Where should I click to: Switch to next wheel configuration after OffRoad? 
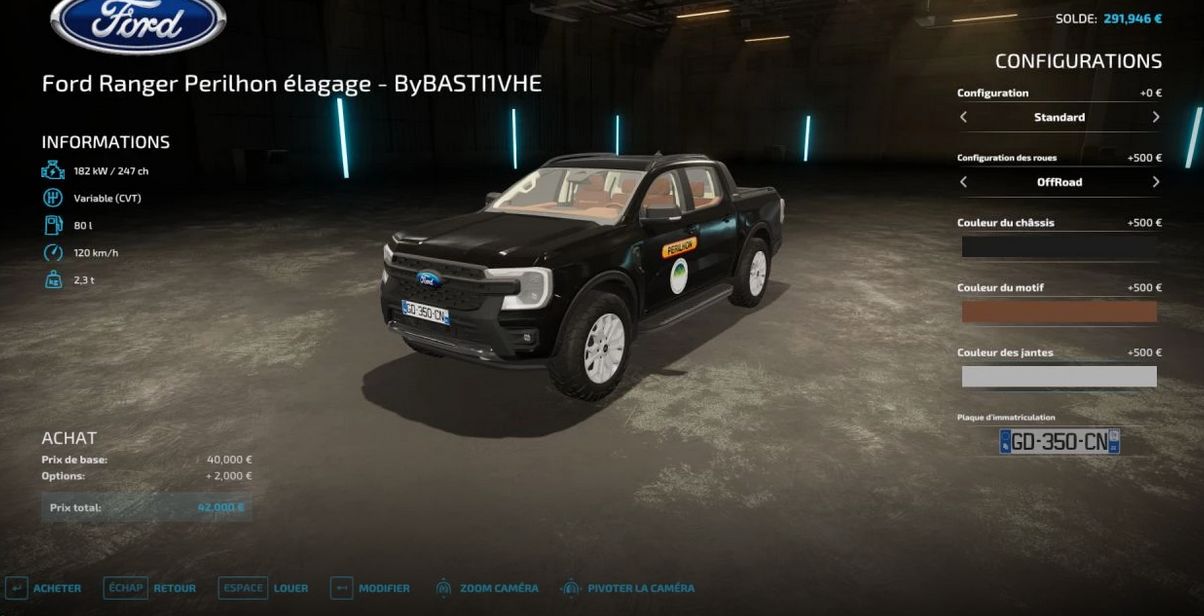click(x=1155, y=182)
